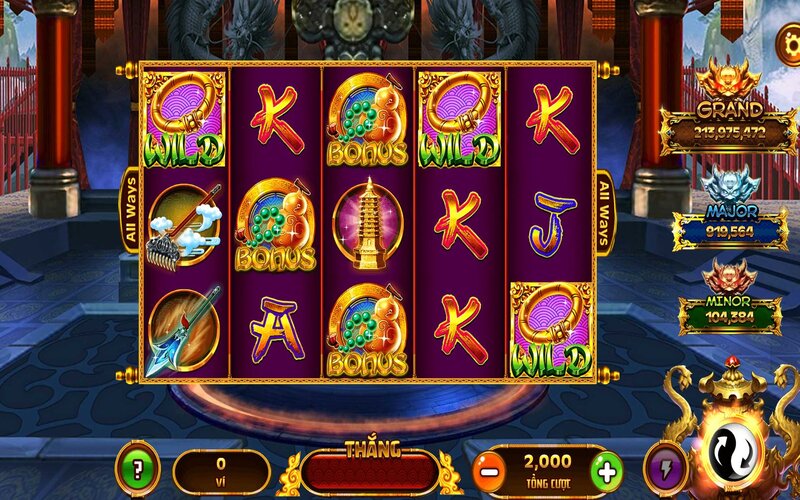
Task: Click the MINOR jackpot panel
Action: 729,315
